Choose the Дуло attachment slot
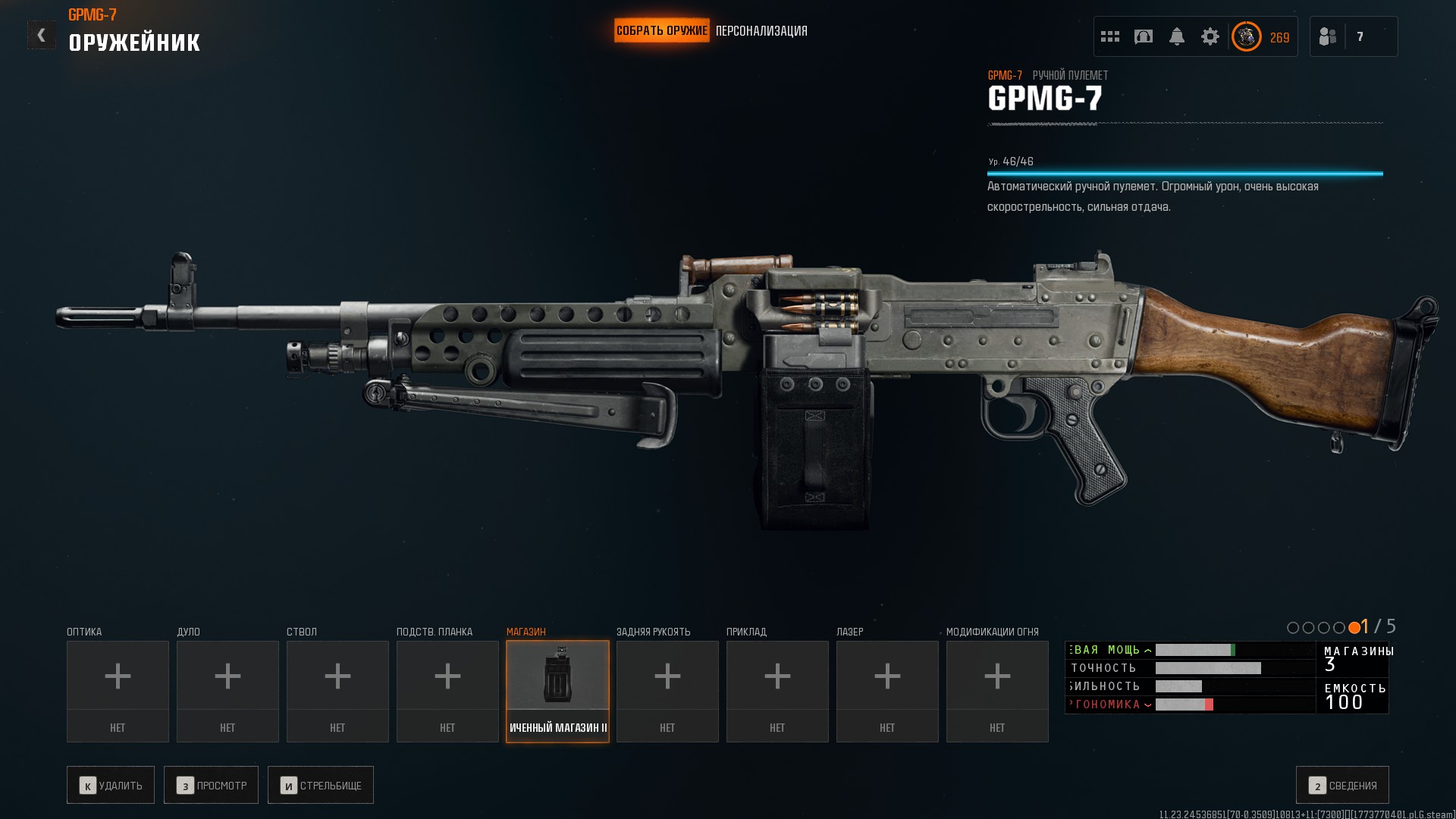Image resolution: width=1456 pixels, height=819 pixels. 227,691
